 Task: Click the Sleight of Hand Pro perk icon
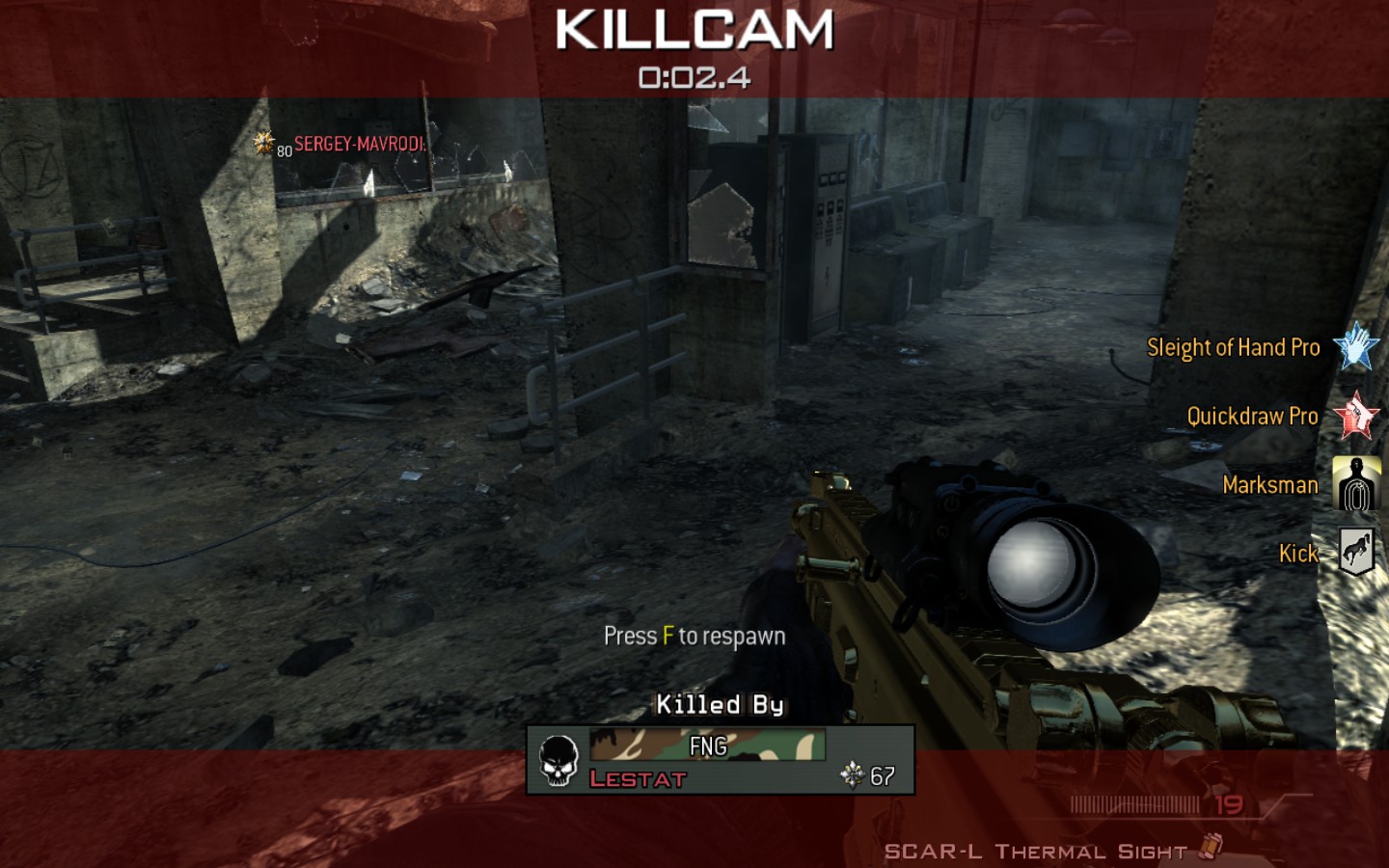[x=1355, y=347]
